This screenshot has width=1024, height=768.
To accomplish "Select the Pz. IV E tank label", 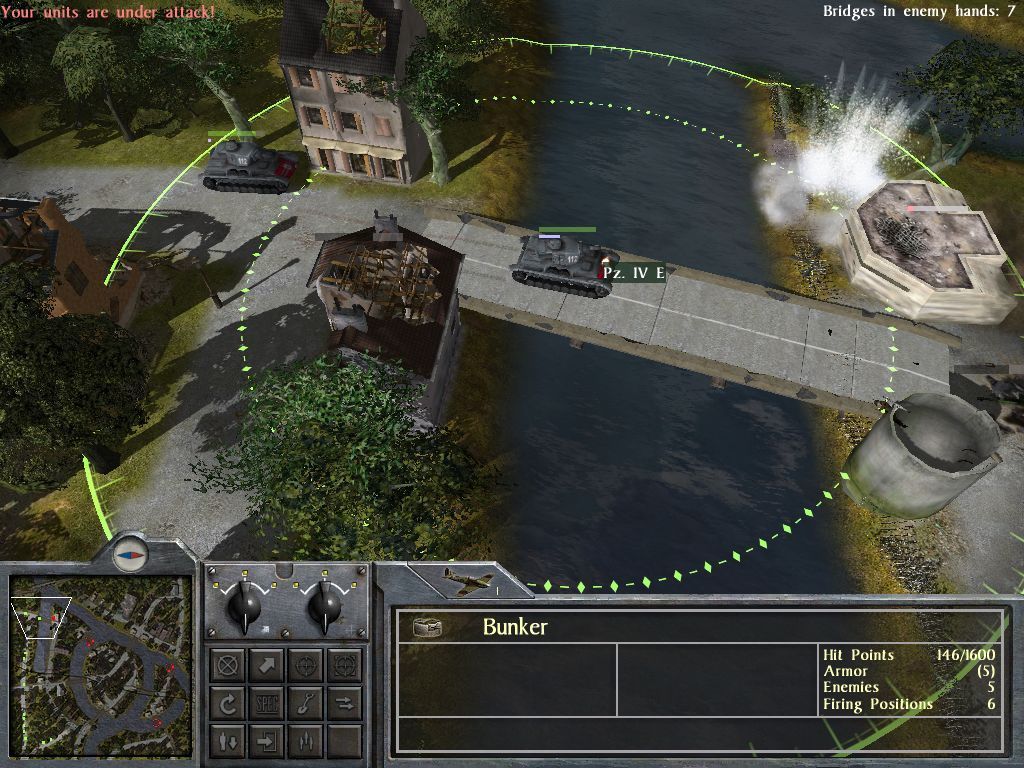I will [x=634, y=273].
